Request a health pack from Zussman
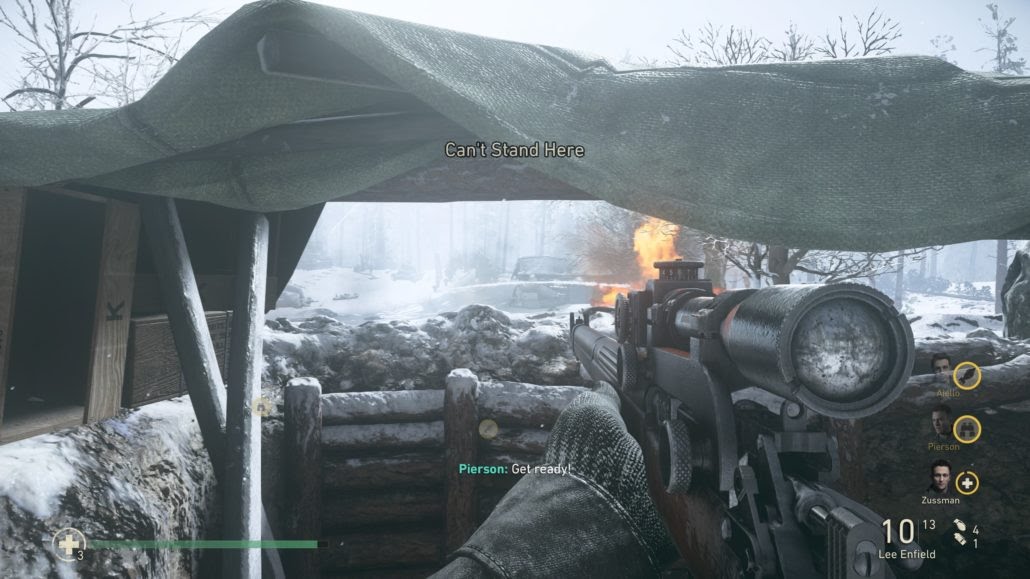1030x579 pixels. [x=966, y=482]
